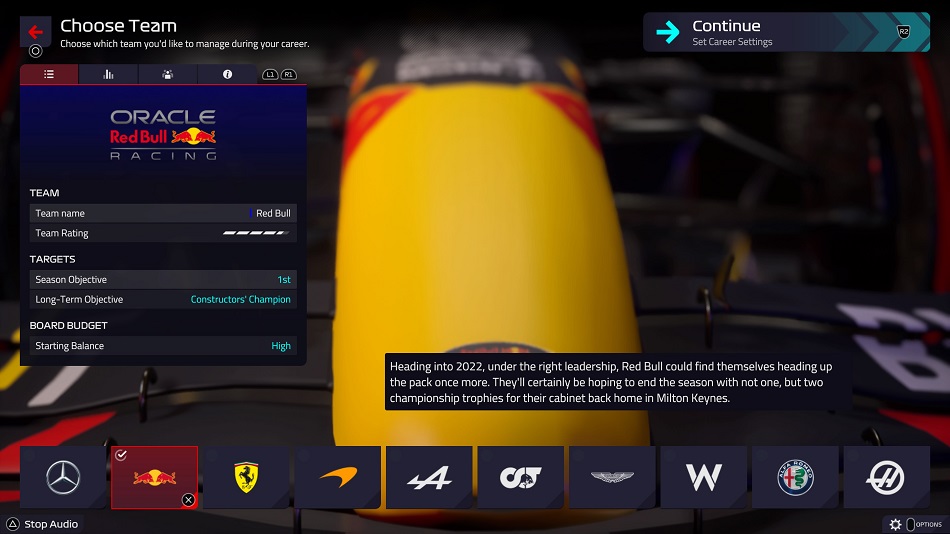Choose the Alpine team tile
This screenshot has height=534, width=950.
tap(429, 477)
